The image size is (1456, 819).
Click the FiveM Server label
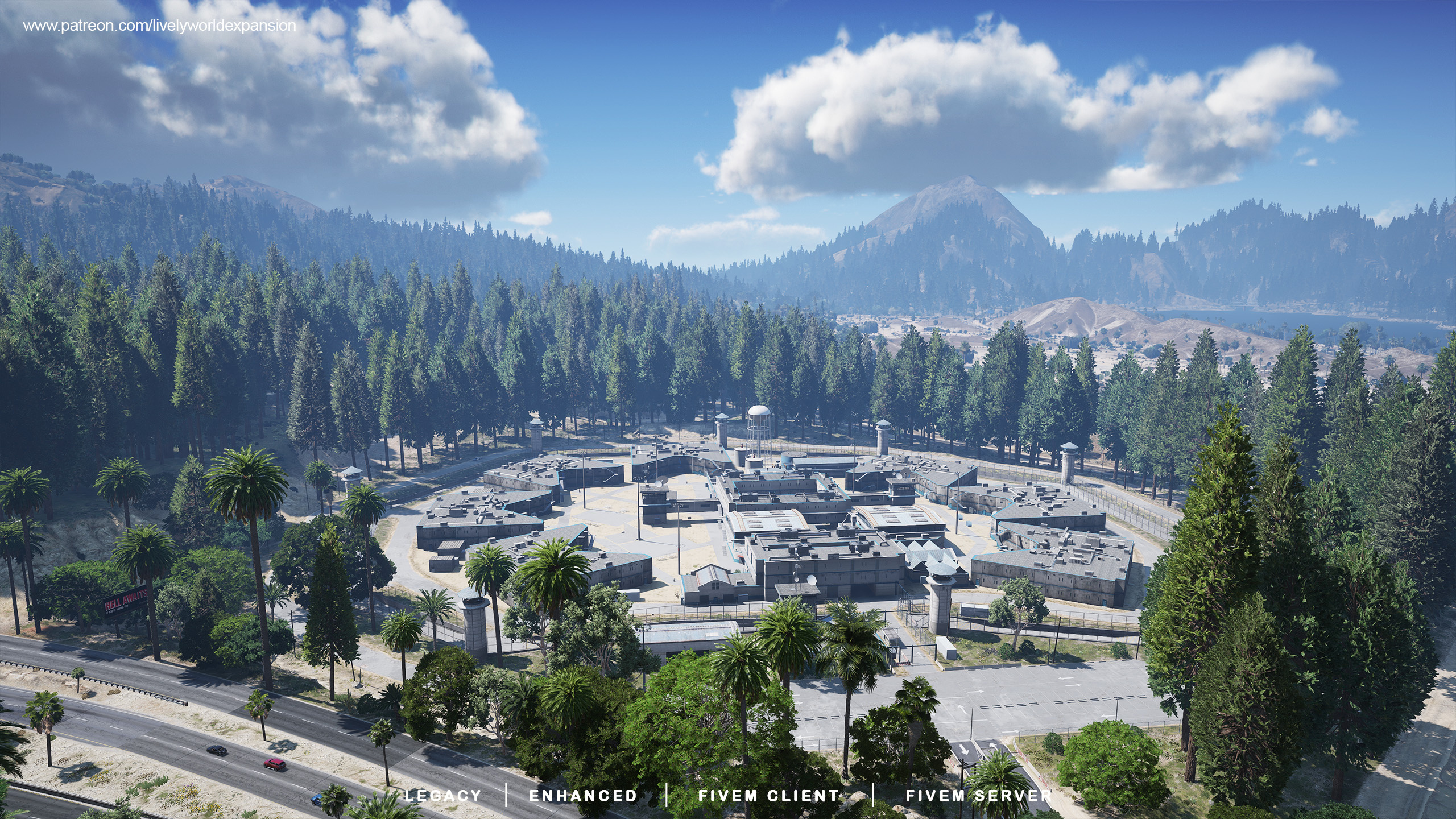coord(978,795)
